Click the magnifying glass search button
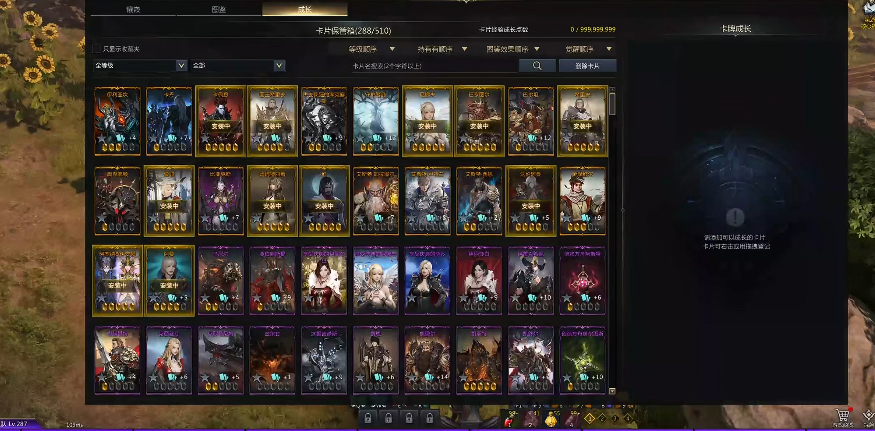This screenshot has width=875, height=431. pyautogui.click(x=537, y=65)
